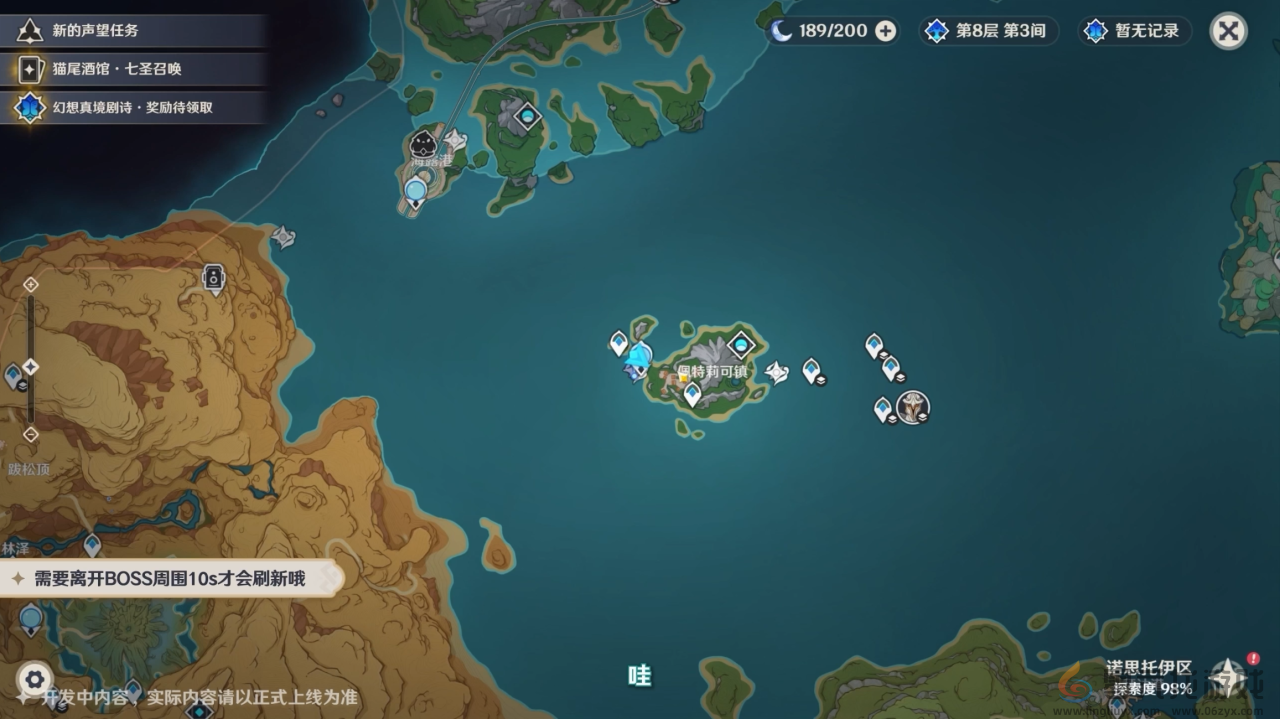Click the map zoom slider handle
This screenshot has height=719, width=1280.
tap(31, 367)
